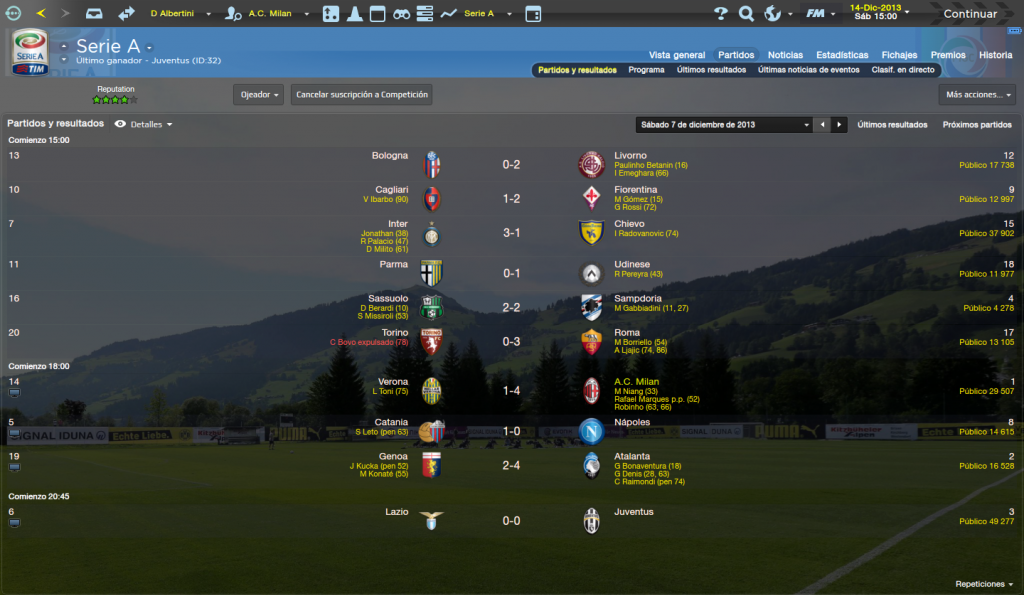1024x595 pixels.
Task: Open the search magnifier icon
Action: (746, 14)
